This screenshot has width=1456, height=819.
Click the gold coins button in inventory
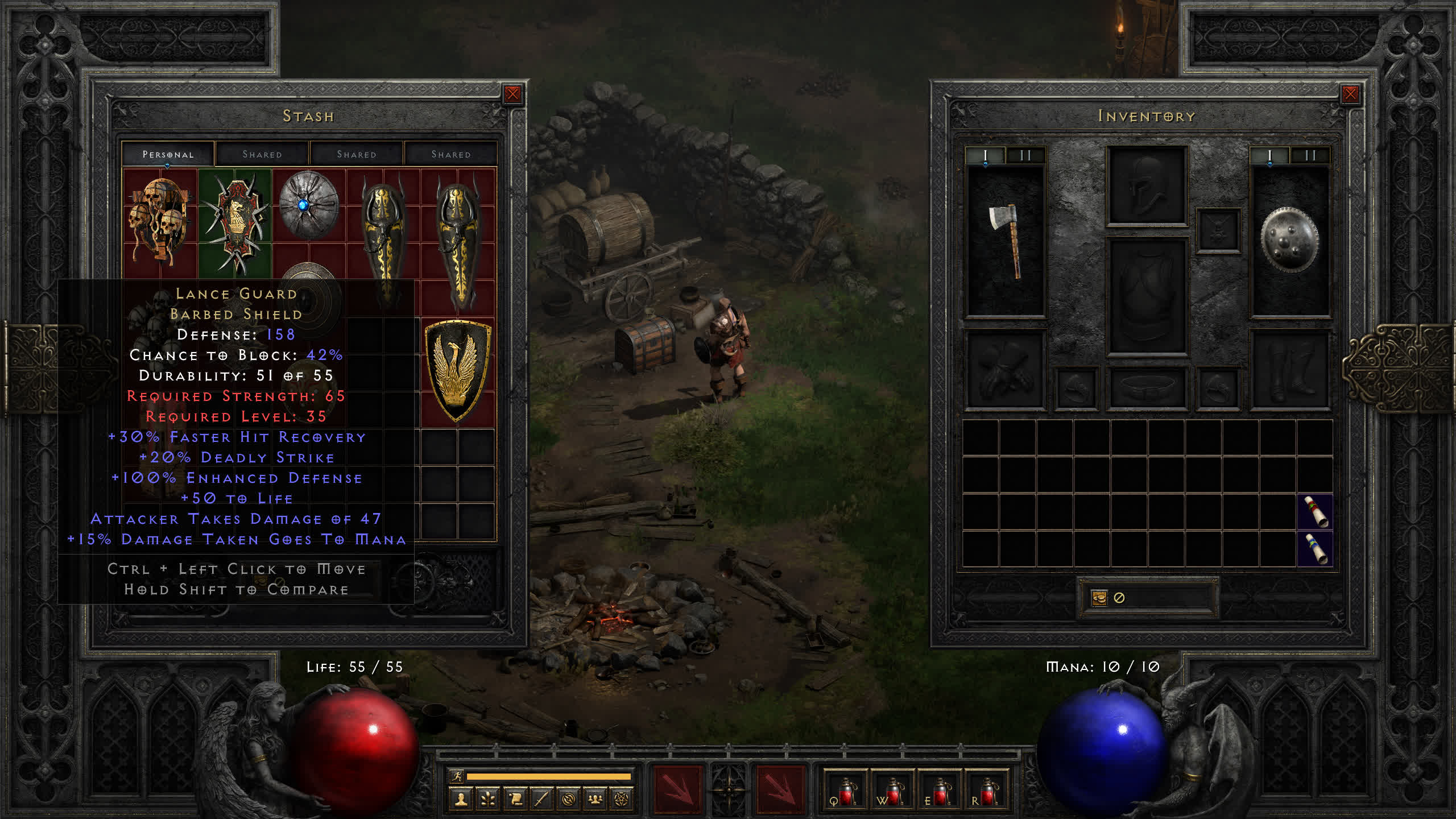pyautogui.click(x=1099, y=598)
